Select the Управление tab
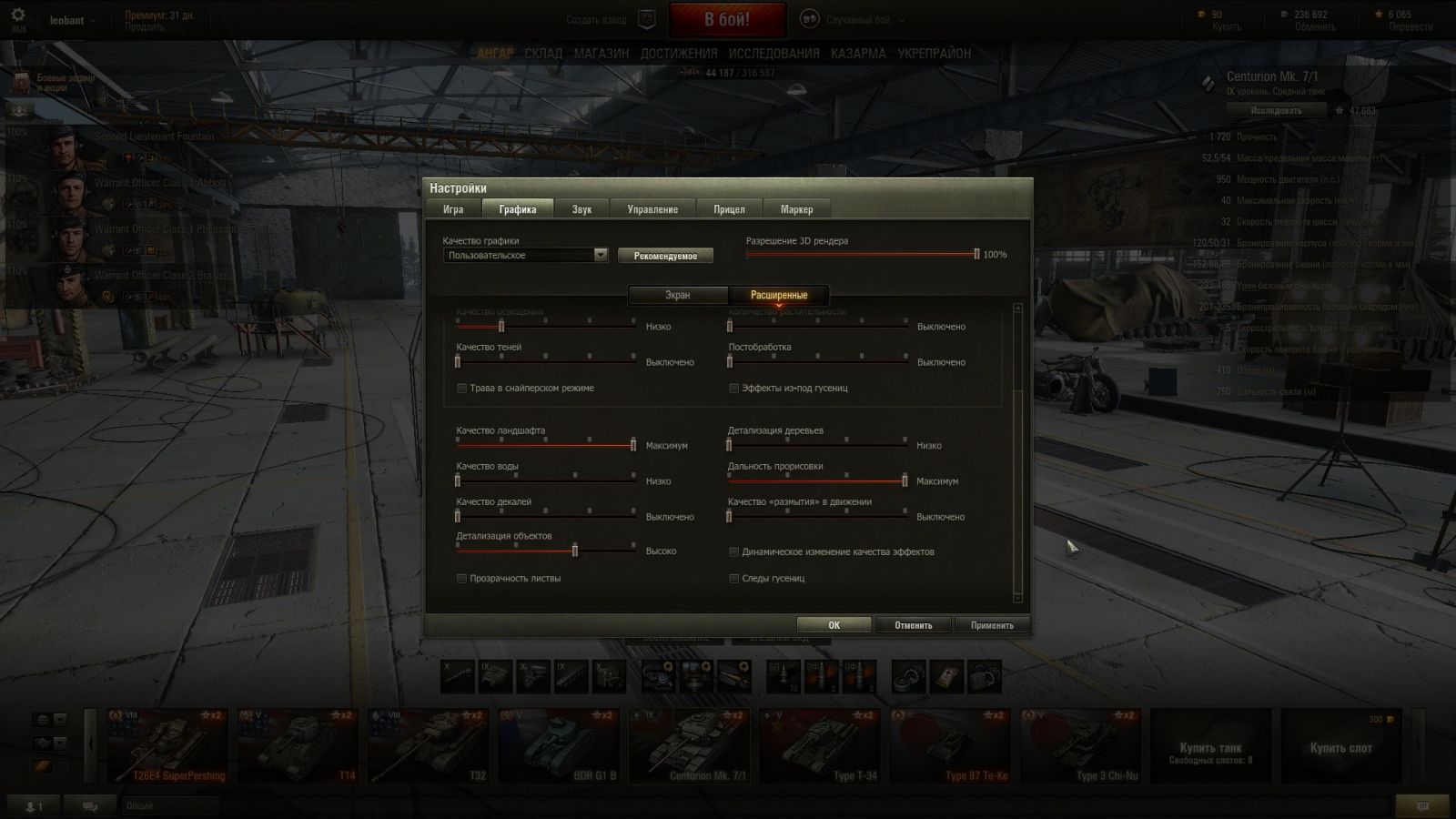The image size is (1456, 819). [652, 209]
